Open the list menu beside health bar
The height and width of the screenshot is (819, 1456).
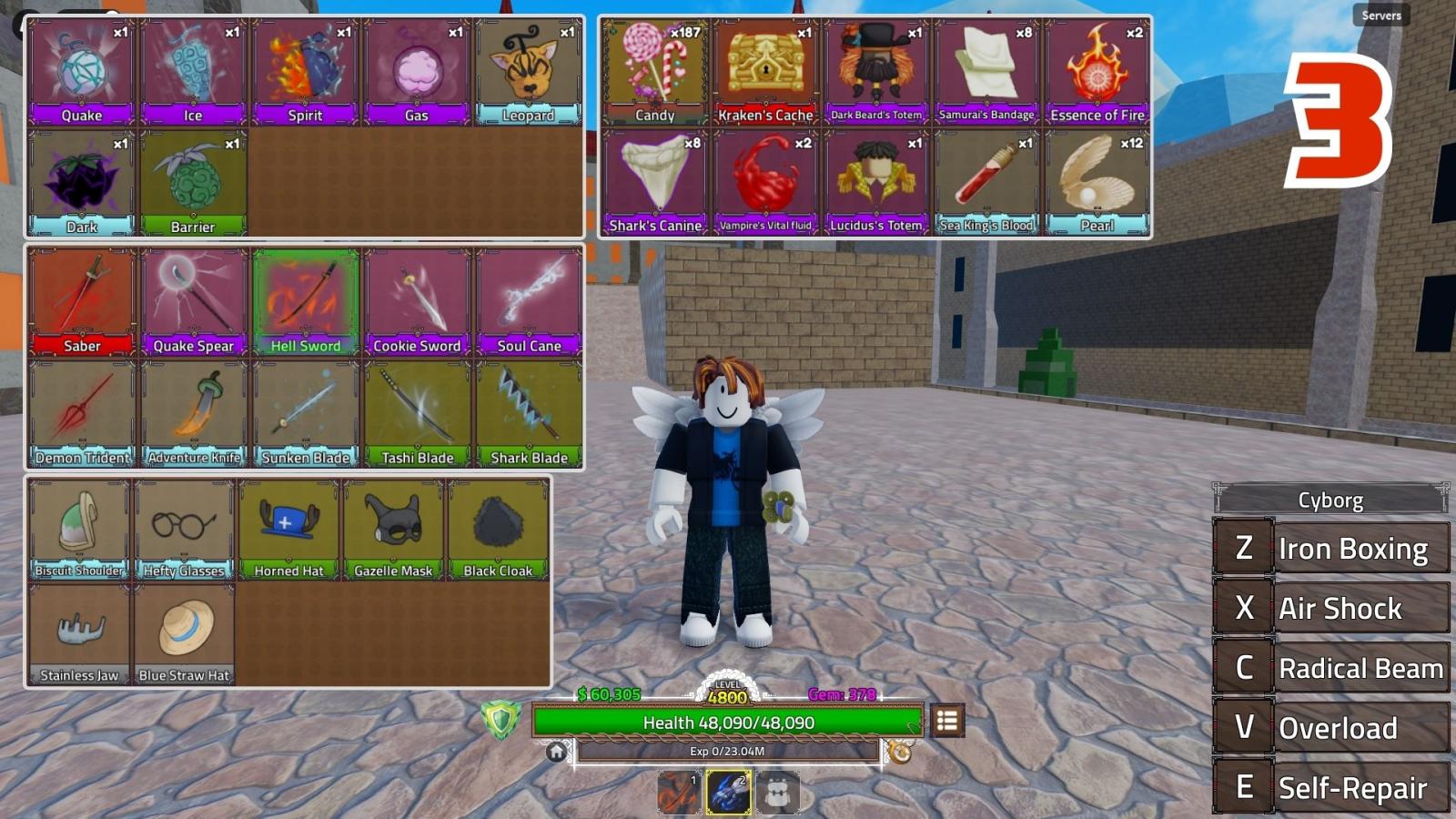coord(946,722)
